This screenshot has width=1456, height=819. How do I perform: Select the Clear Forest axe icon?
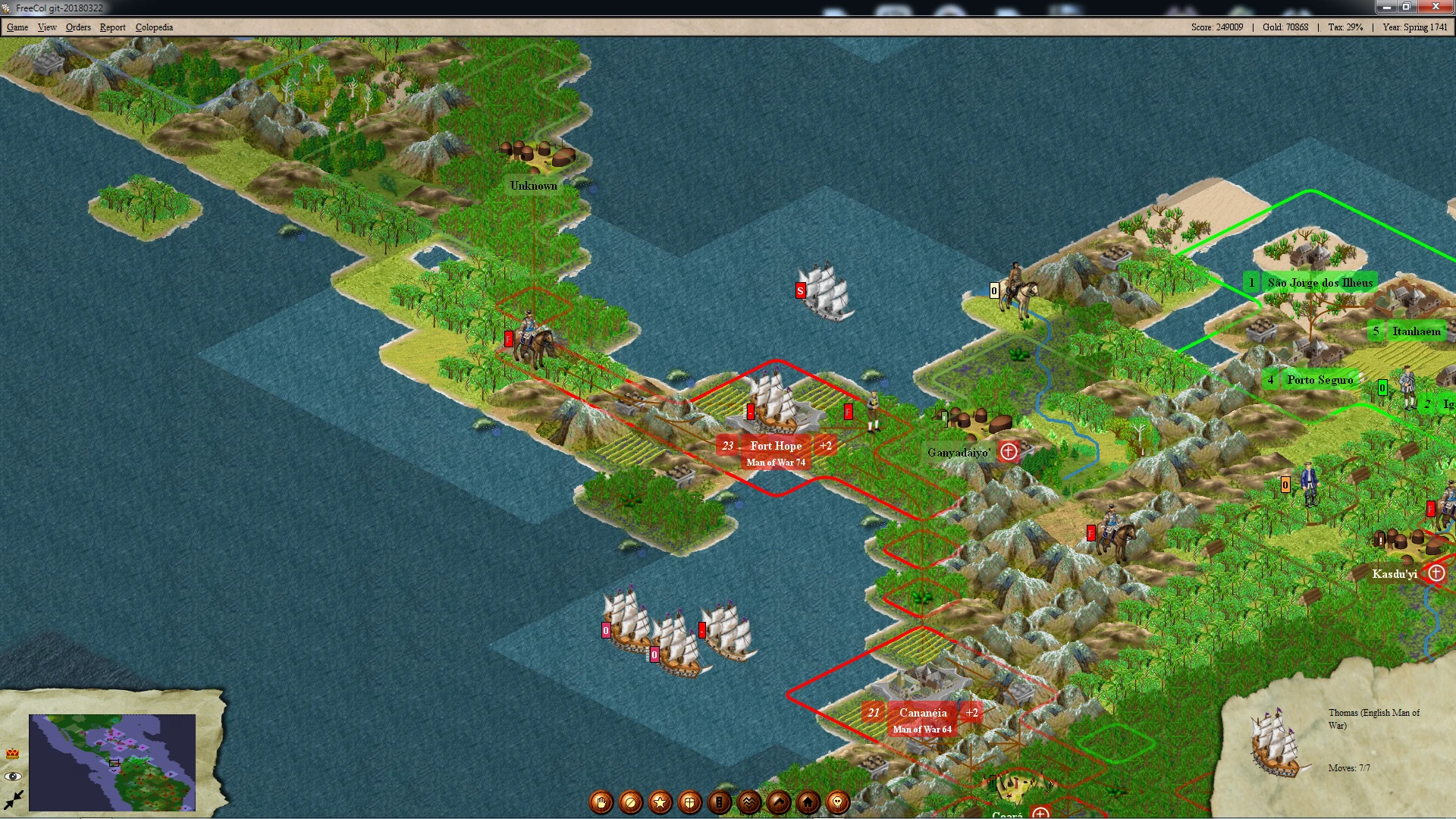[x=778, y=802]
